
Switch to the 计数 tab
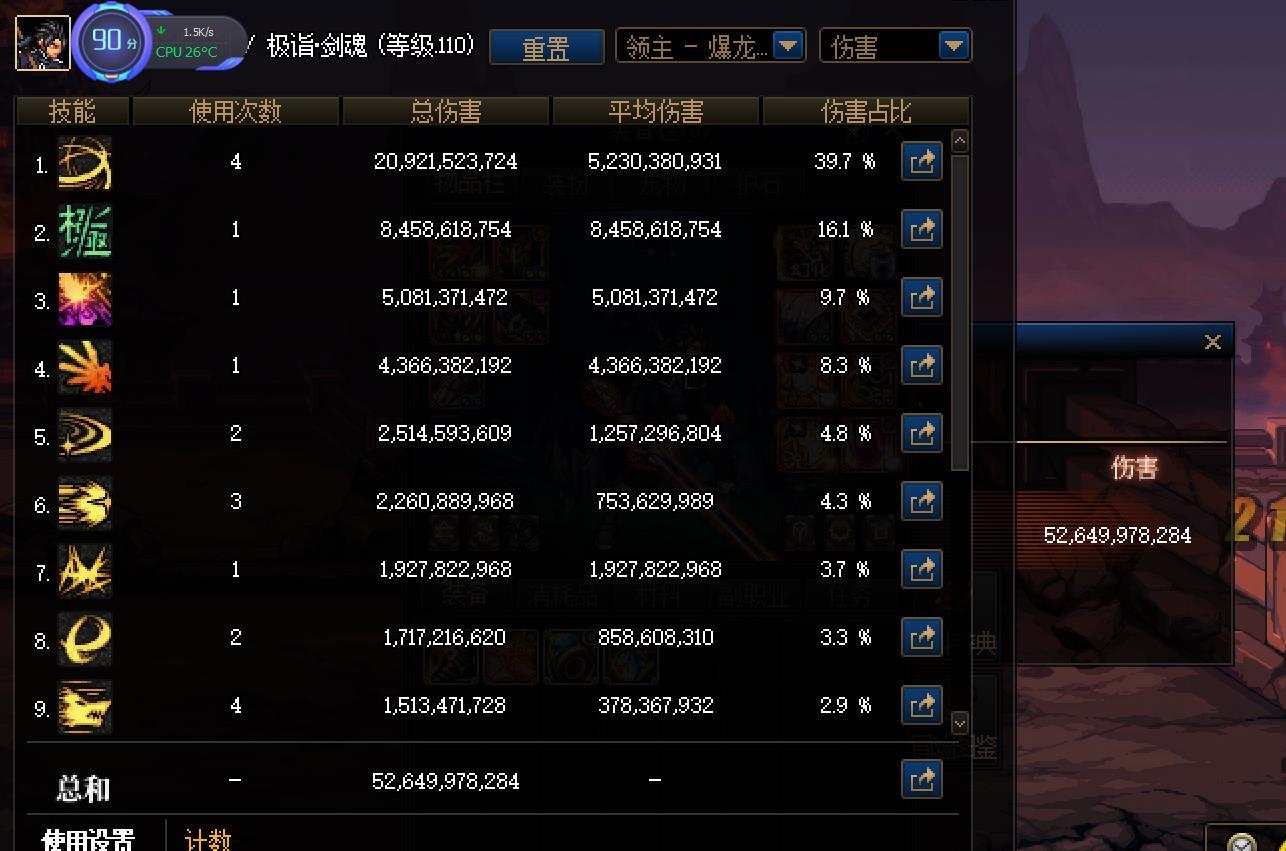pyautogui.click(x=208, y=840)
